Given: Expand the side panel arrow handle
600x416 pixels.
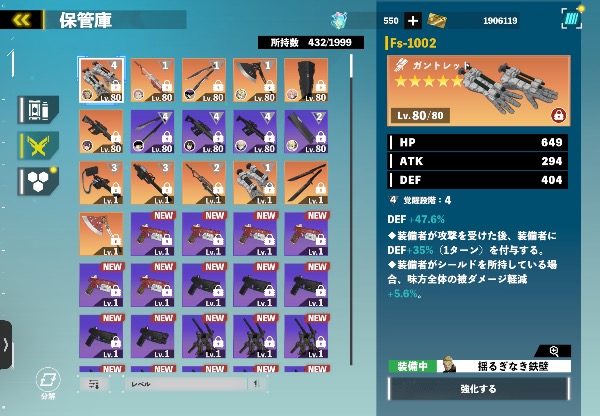Looking at the screenshot, I should pyautogui.click(x=6, y=345).
